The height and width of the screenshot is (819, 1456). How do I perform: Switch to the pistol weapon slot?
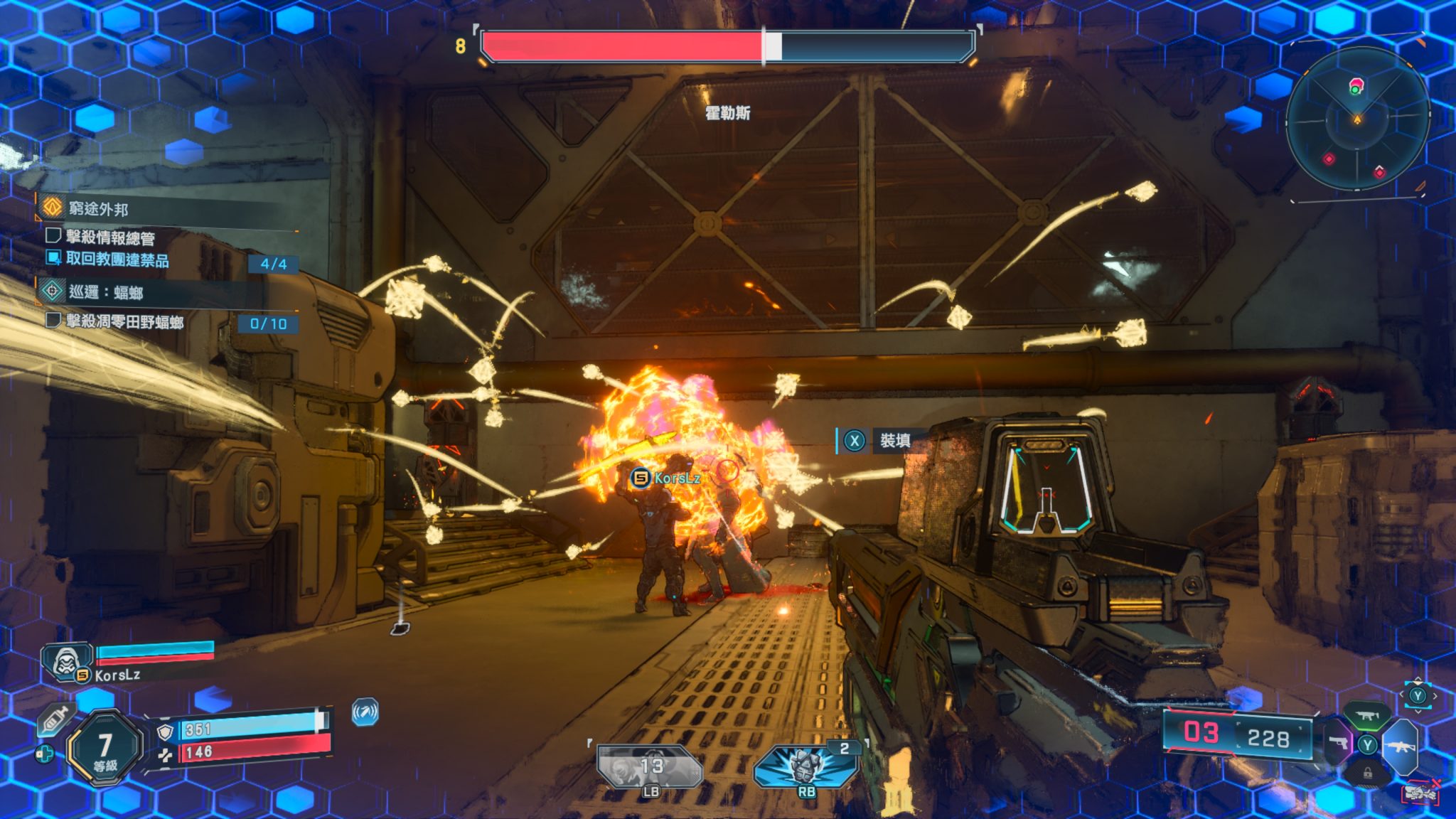tap(1338, 743)
